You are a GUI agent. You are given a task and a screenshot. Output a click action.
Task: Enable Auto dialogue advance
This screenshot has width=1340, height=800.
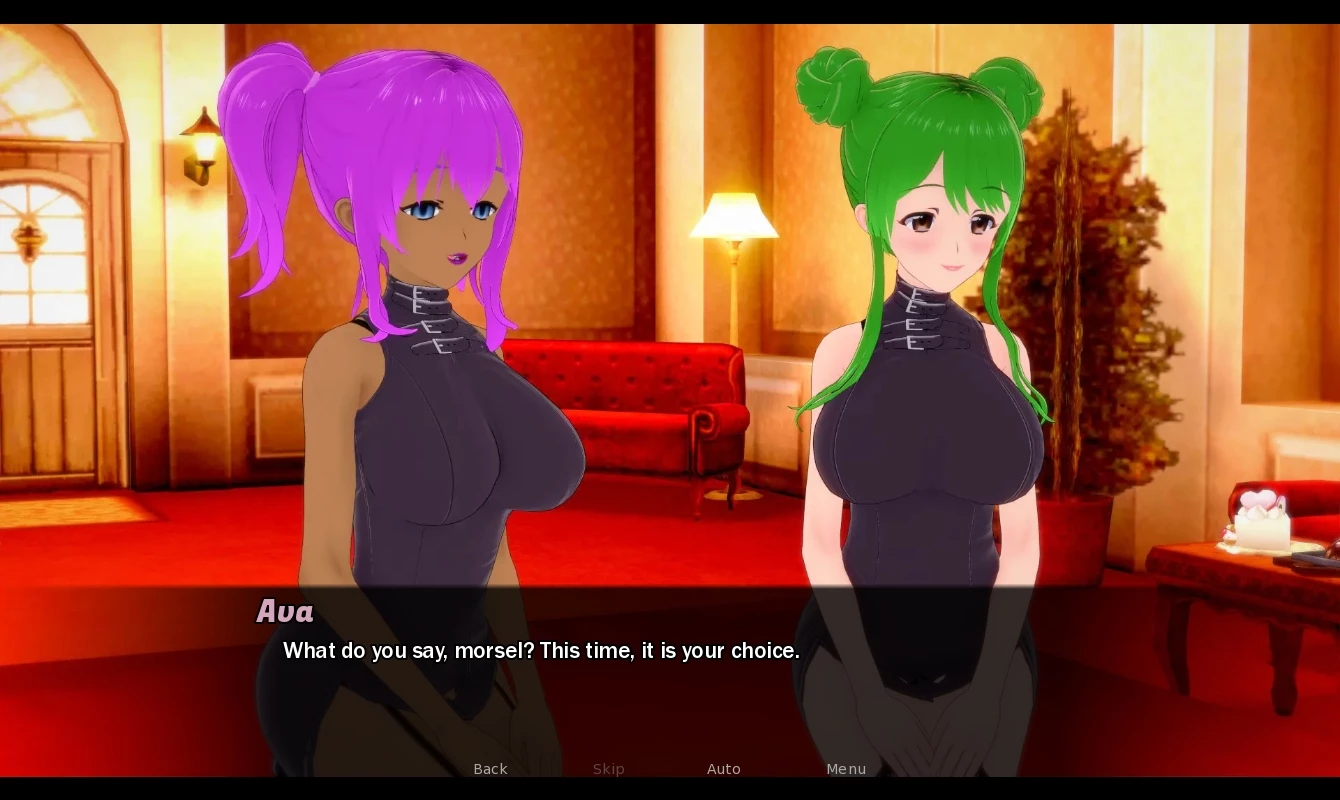(723, 769)
